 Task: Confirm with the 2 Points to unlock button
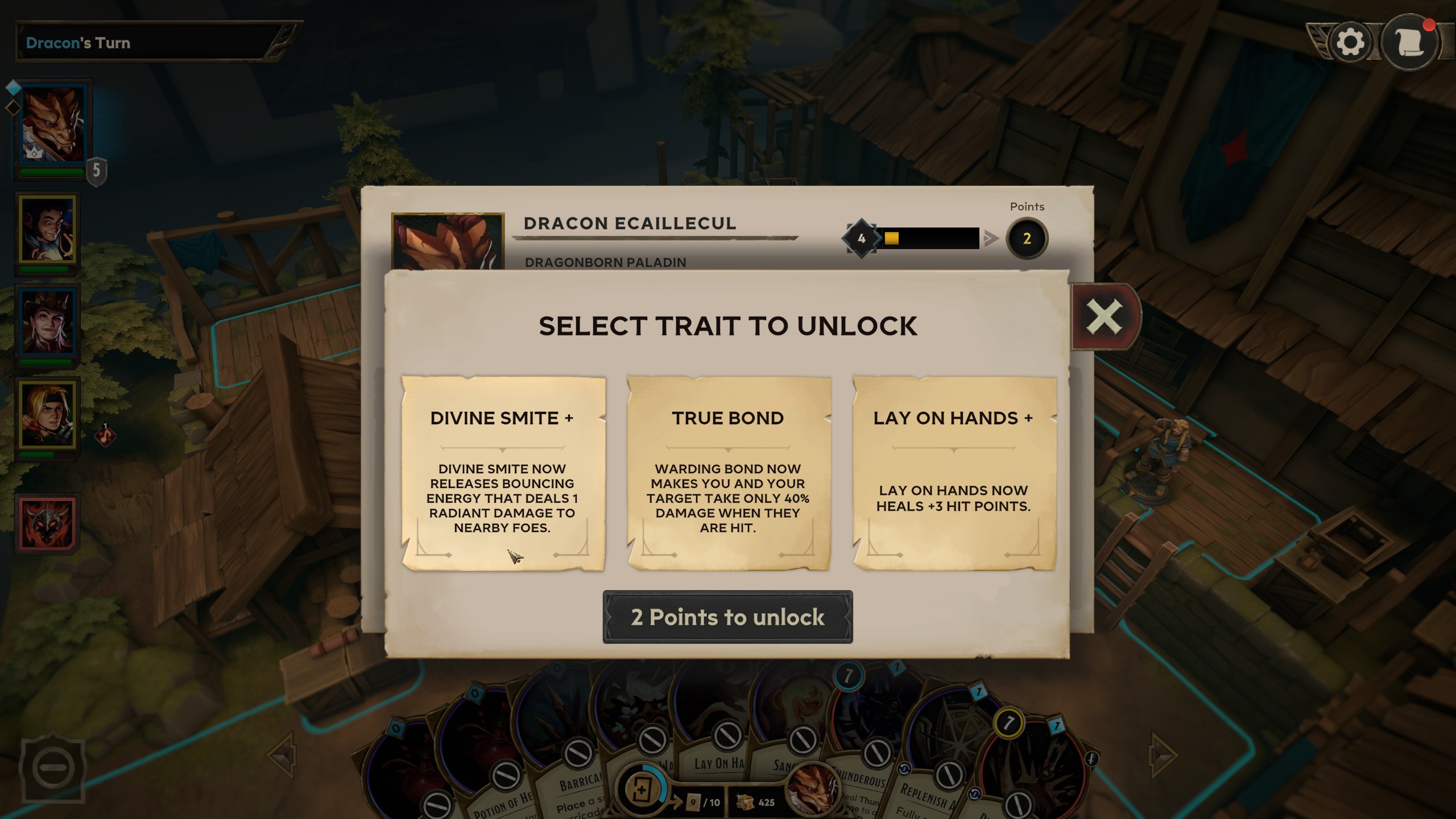[x=727, y=617]
